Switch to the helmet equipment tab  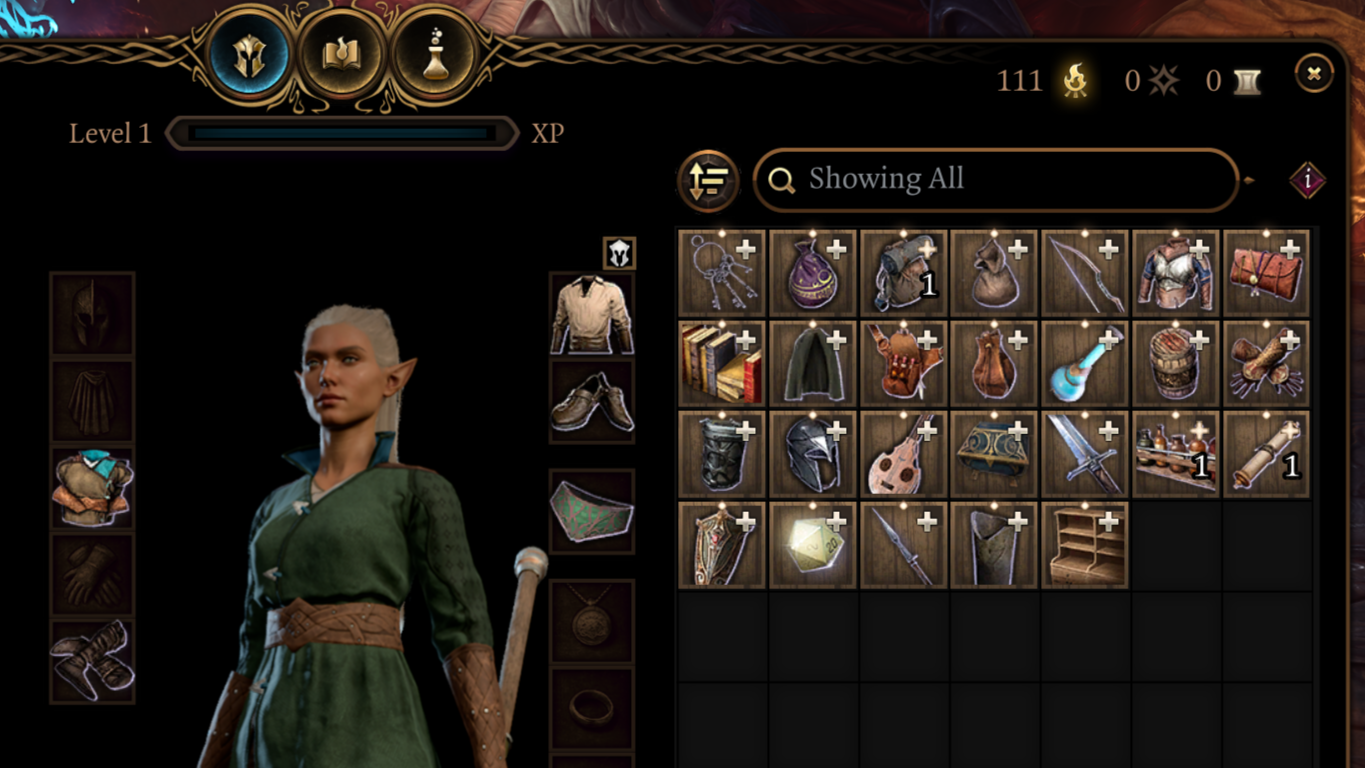coord(248,56)
